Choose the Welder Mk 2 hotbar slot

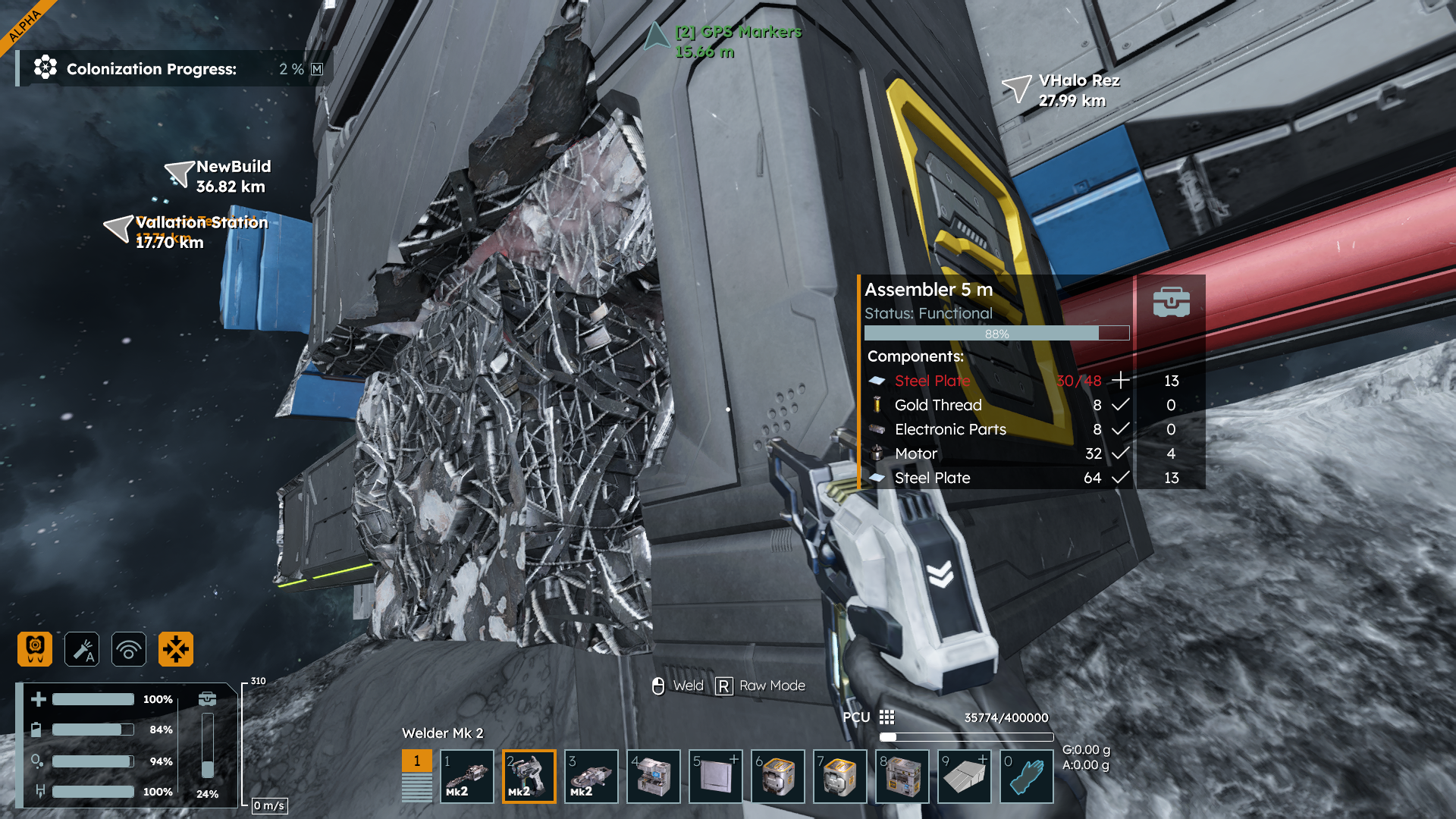pyautogui.click(x=529, y=777)
